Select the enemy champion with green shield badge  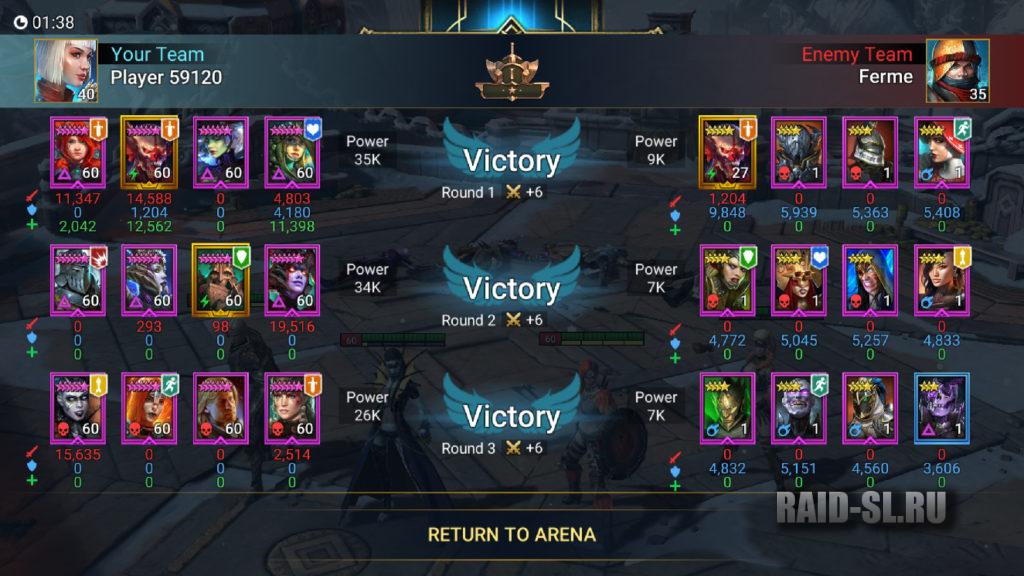(x=728, y=280)
